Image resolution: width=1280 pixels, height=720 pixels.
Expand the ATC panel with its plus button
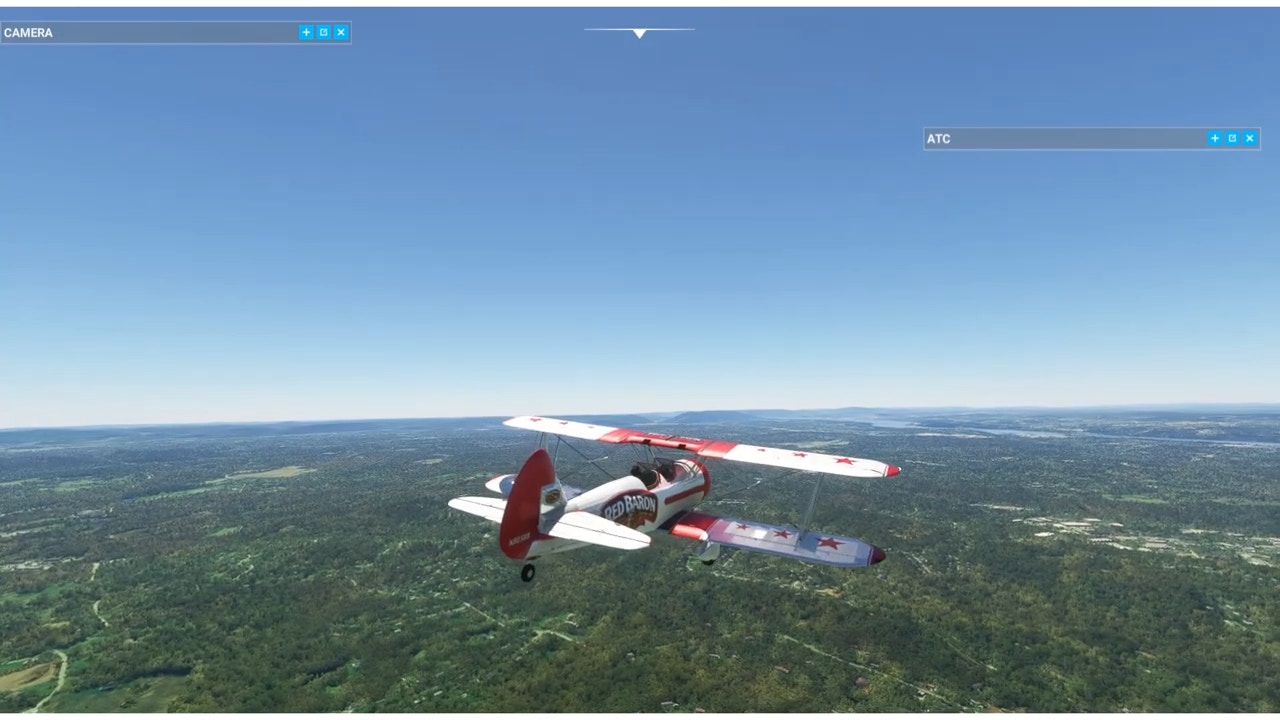click(x=1215, y=138)
